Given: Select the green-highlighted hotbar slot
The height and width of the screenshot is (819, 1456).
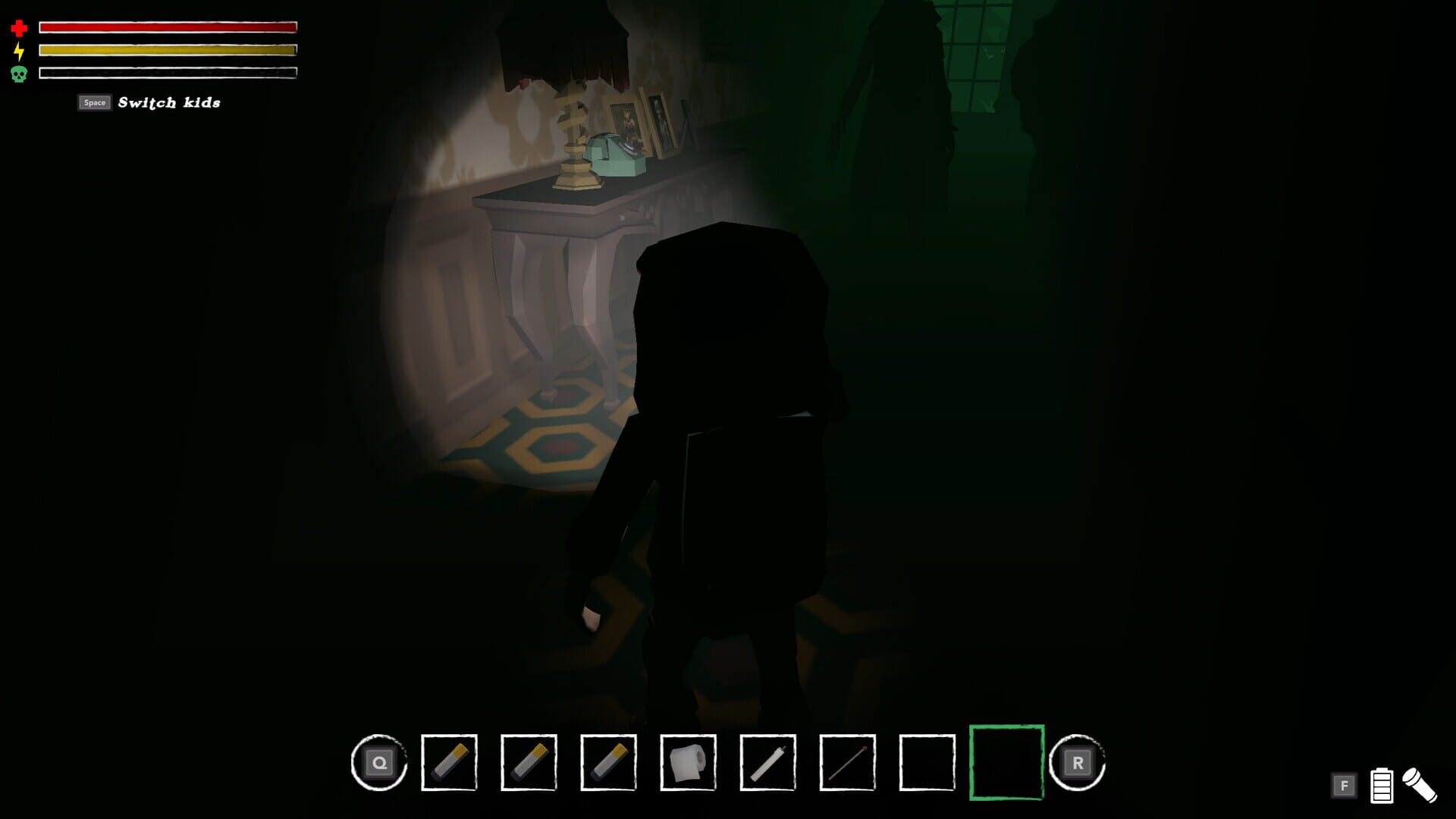Looking at the screenshot, I should (x=1007, y=764).
